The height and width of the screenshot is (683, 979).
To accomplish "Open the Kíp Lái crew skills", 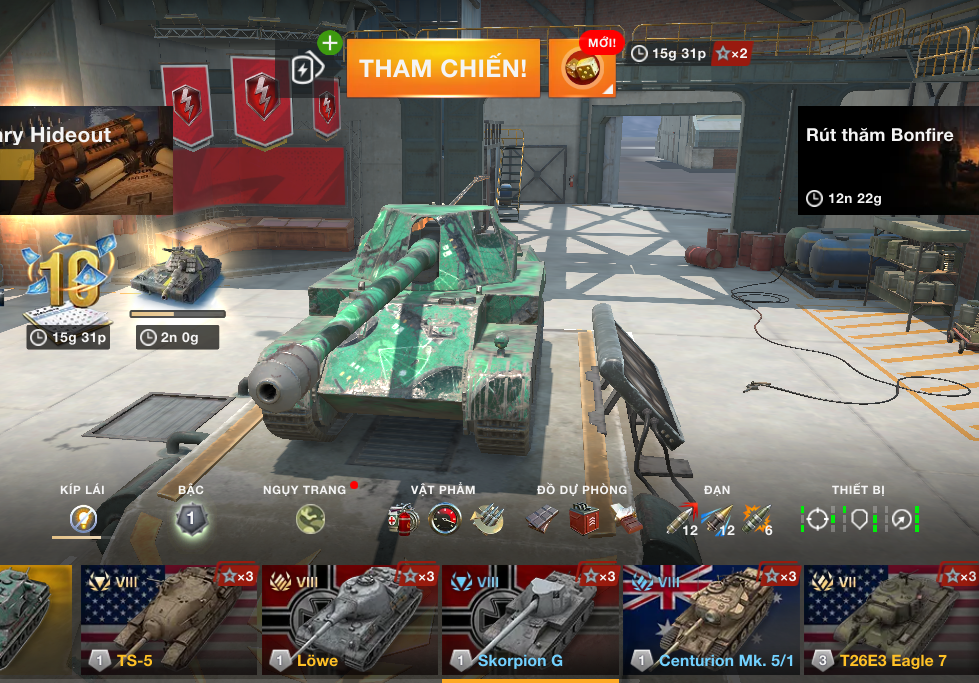I will coord(82,518).
